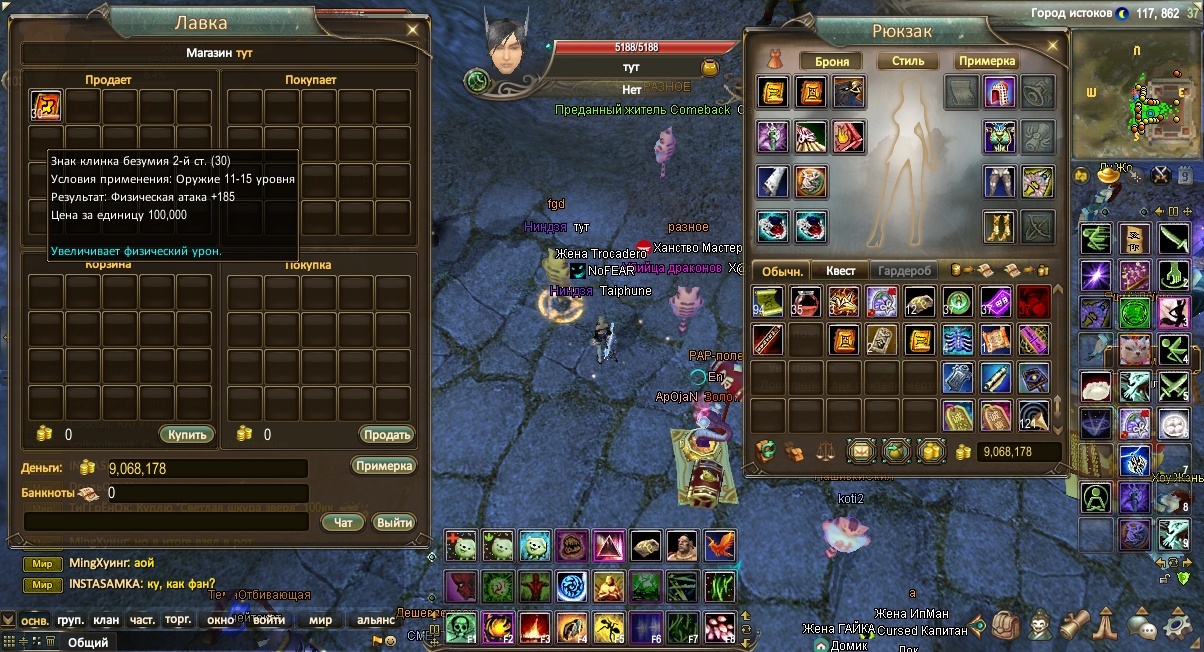1204x652 pixels.
Task: Exit the shop with Выйти button
Action: [395, 522]
